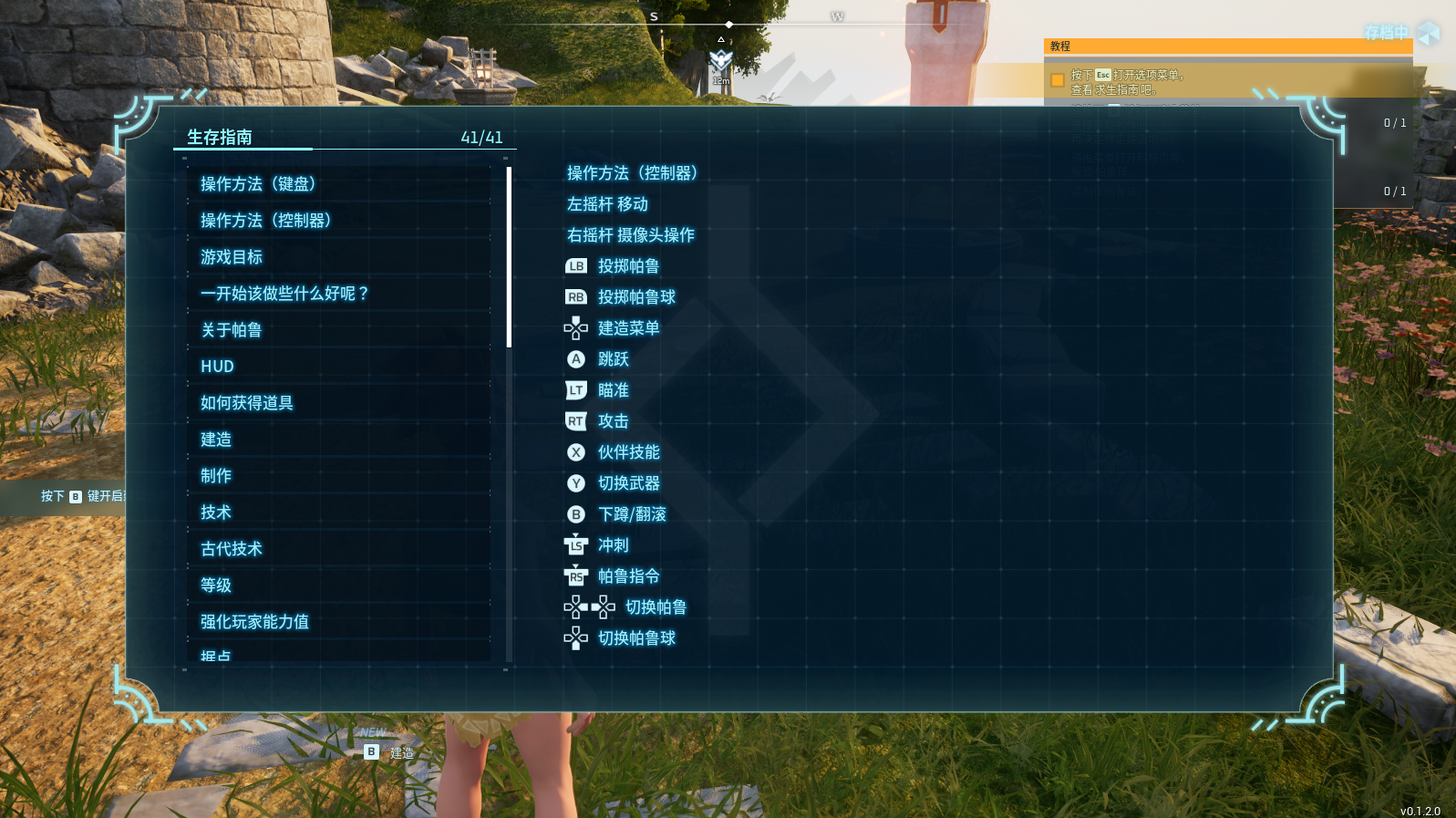Open the 强化玩家能力值 entry
The width and height of the screenshot is (1456, 818).
coord(254,622)
